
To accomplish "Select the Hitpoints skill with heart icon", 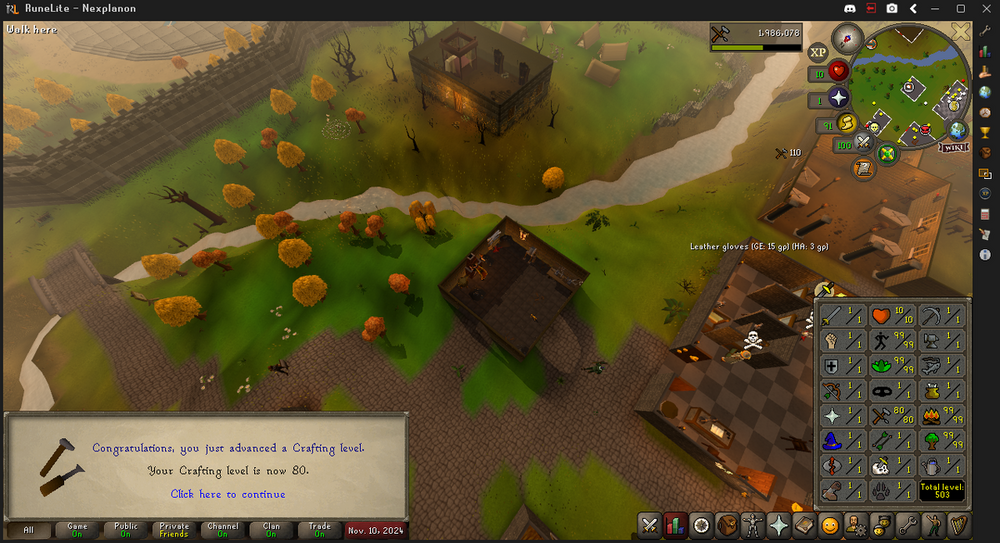I will tap(893, 316).
